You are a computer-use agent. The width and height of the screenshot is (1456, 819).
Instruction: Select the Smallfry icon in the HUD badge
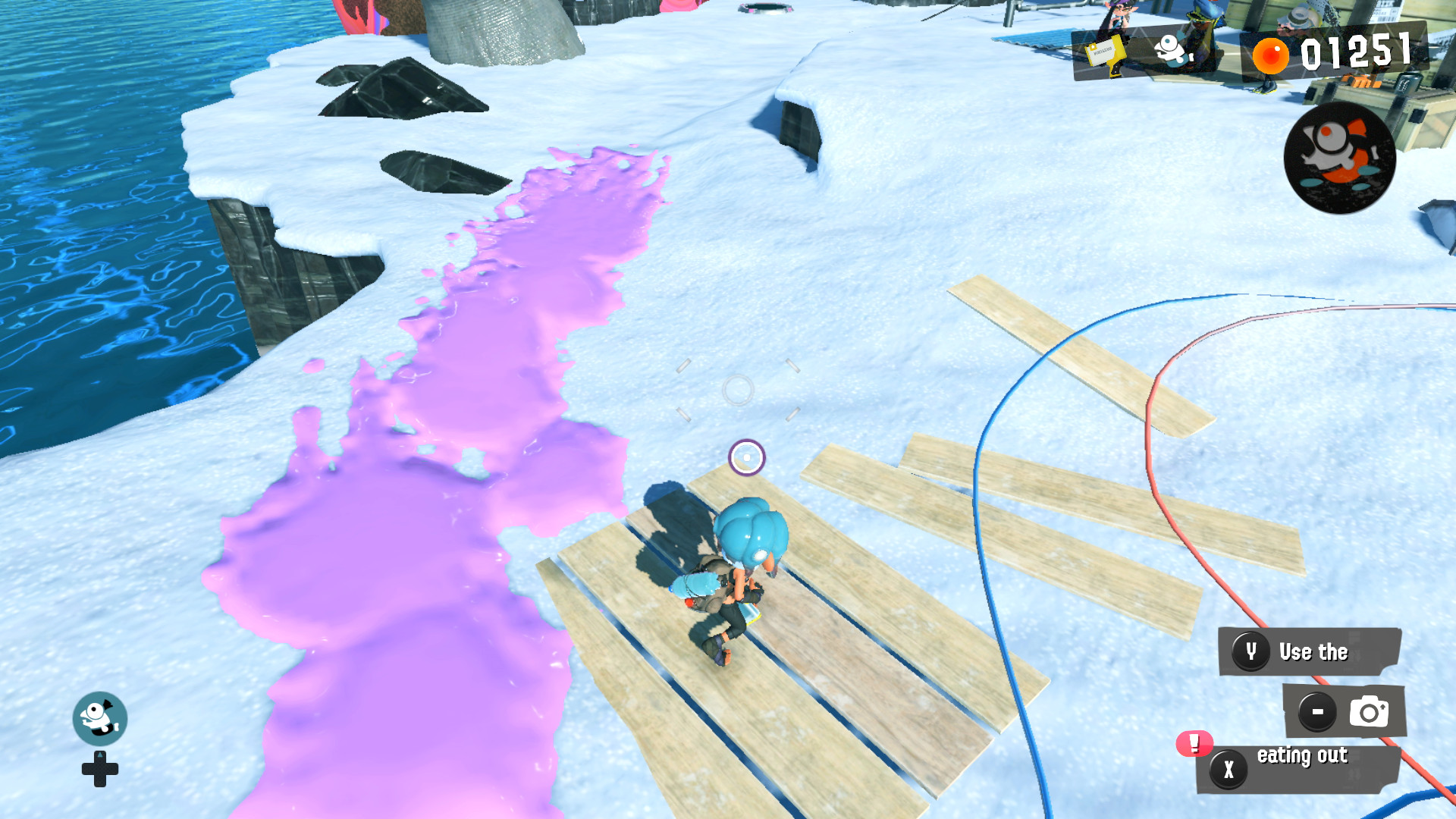1172,47
